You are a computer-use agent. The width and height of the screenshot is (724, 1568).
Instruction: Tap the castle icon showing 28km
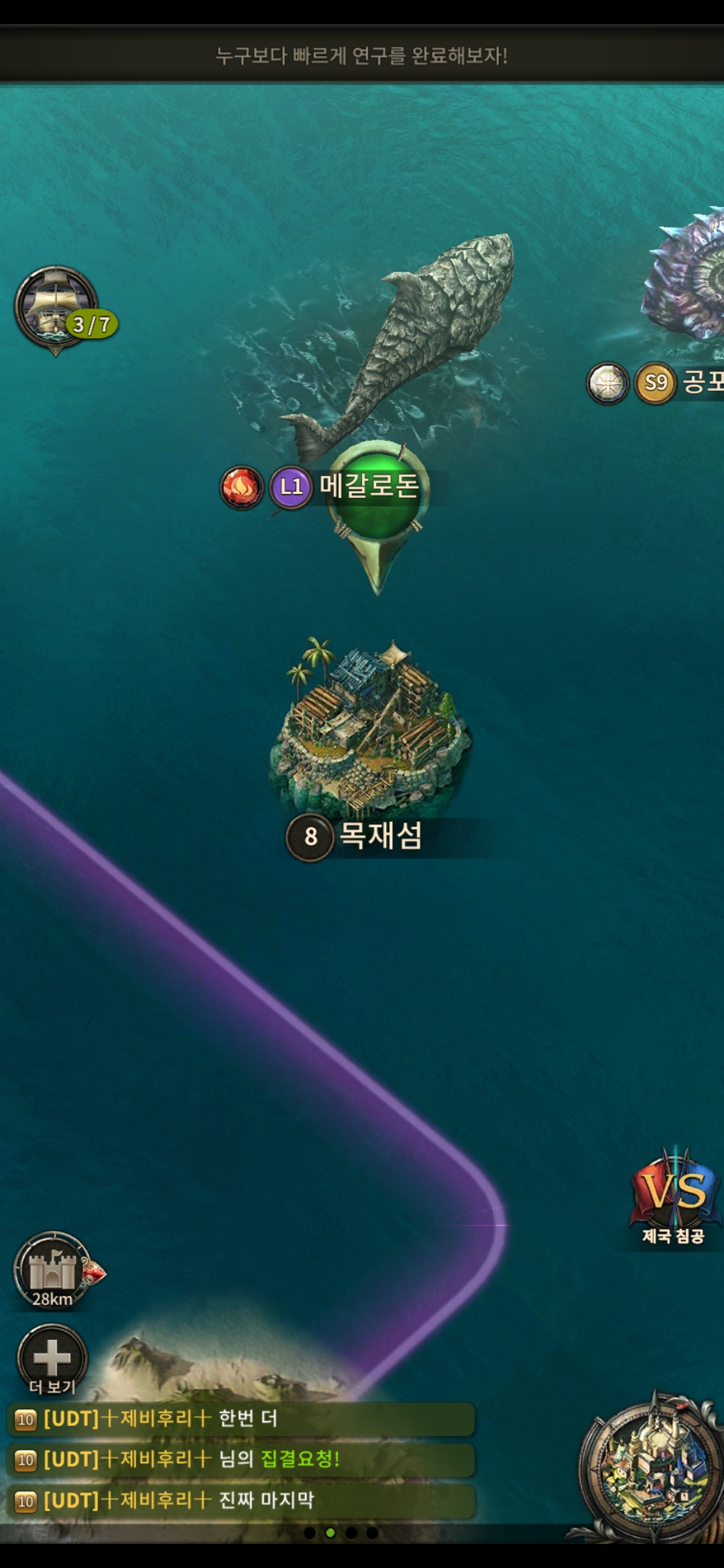(x=53, y=1270)
